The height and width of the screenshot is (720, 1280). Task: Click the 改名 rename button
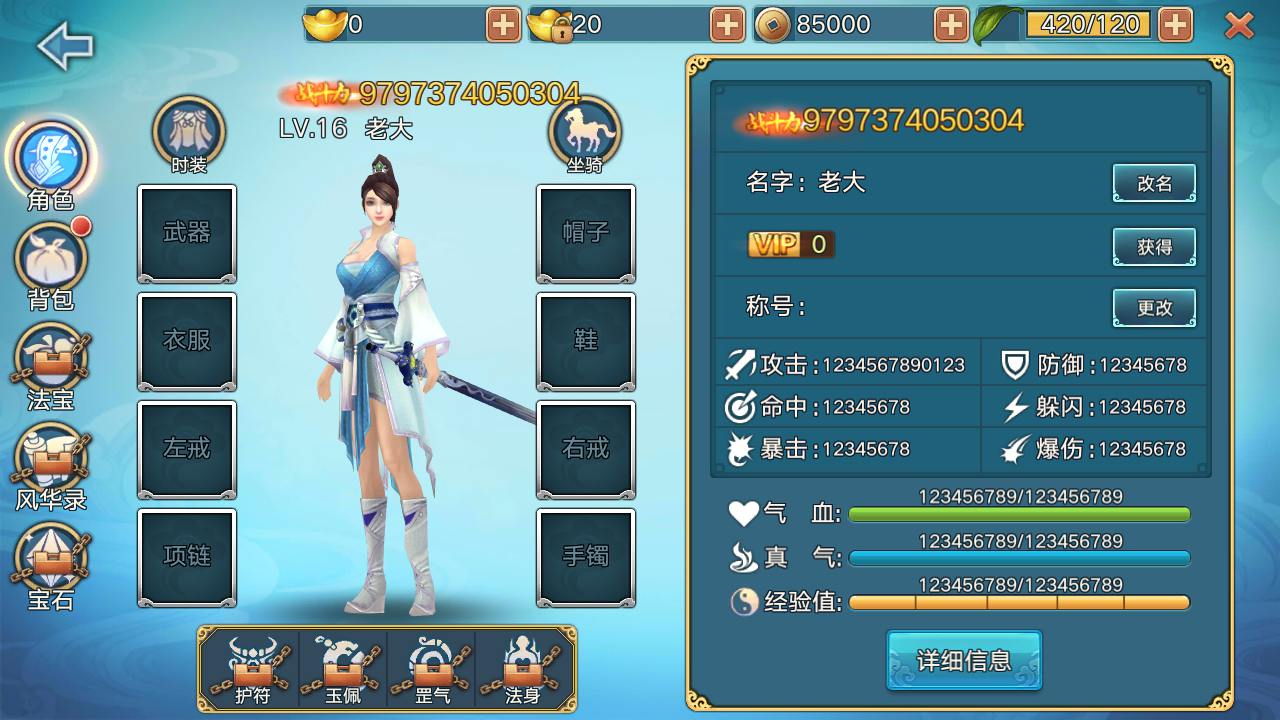pos(1154,184)
